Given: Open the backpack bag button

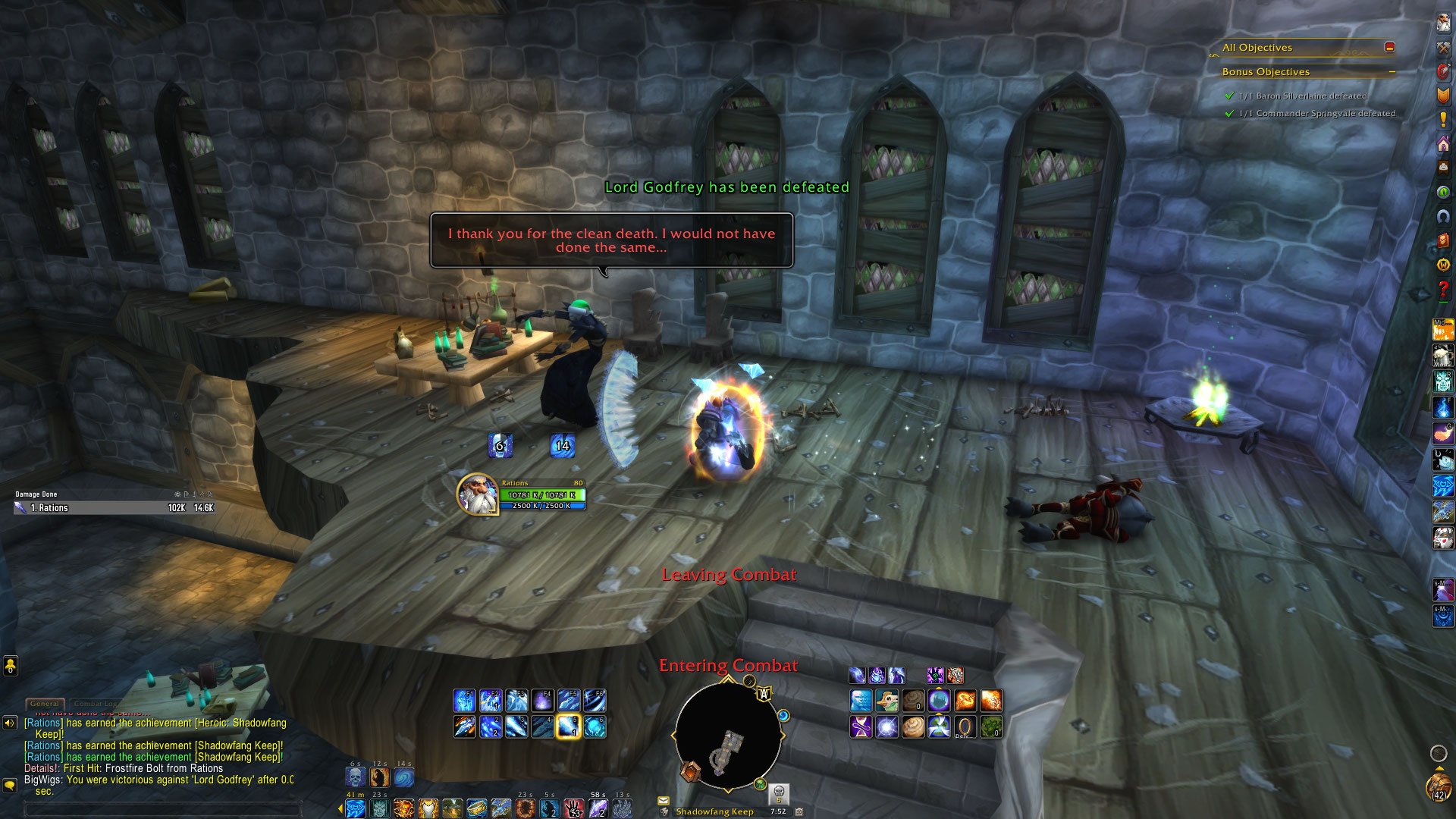Looking at the screenshot, I should pos(1439,787).
